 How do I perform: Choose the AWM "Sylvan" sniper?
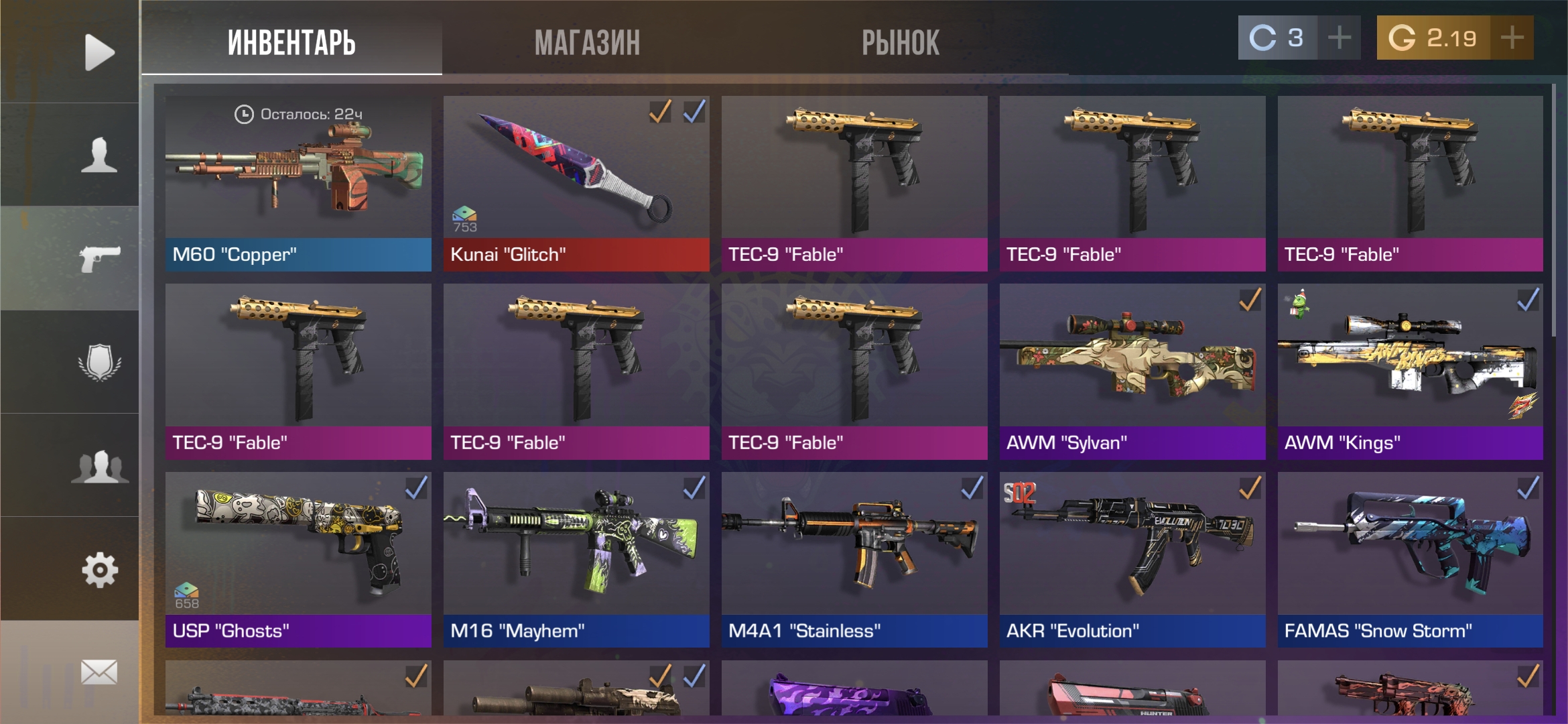[x=1132, y=371]
